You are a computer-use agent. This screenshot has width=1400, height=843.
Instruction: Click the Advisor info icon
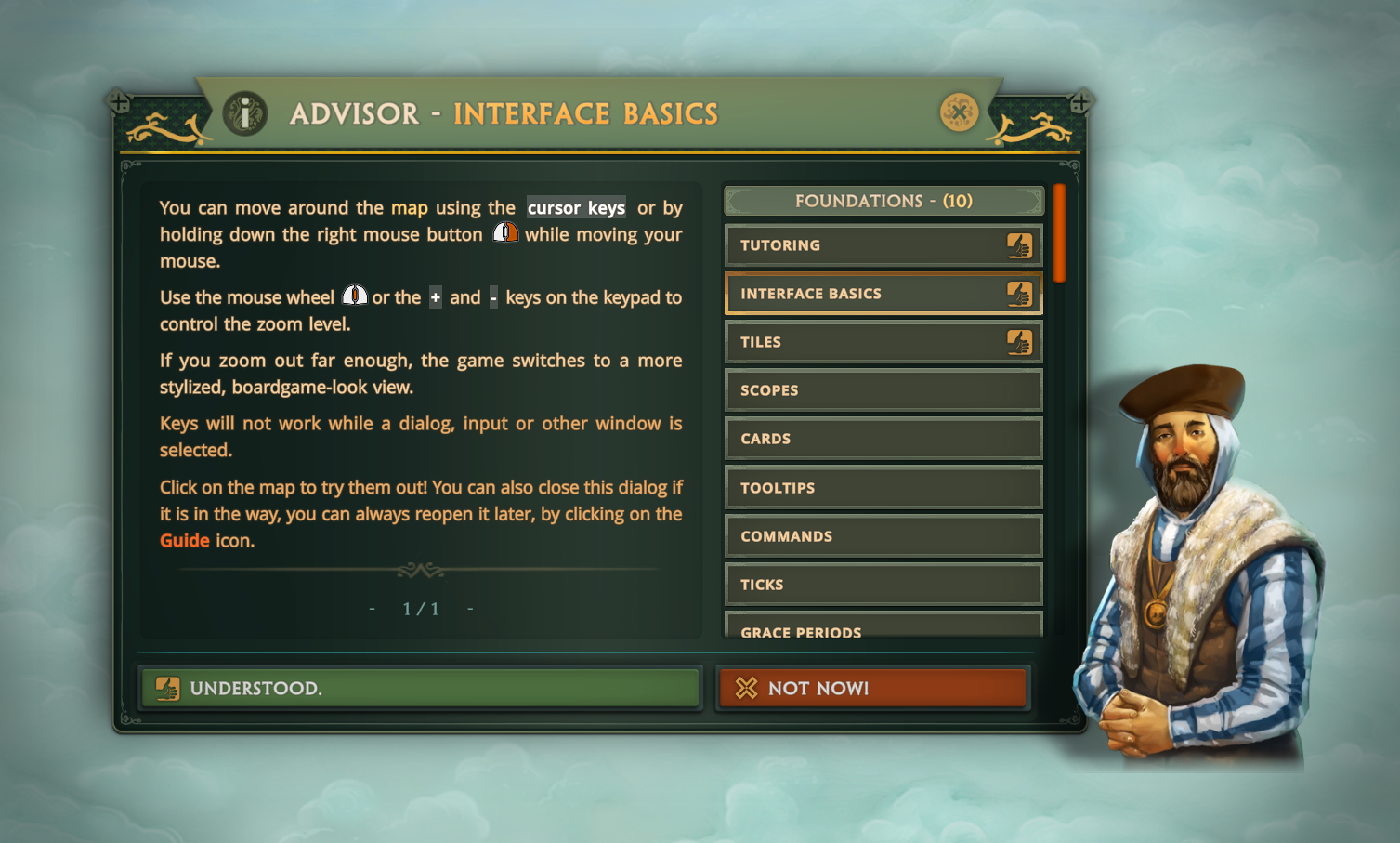pyautogui.click(x=245, y=113)
